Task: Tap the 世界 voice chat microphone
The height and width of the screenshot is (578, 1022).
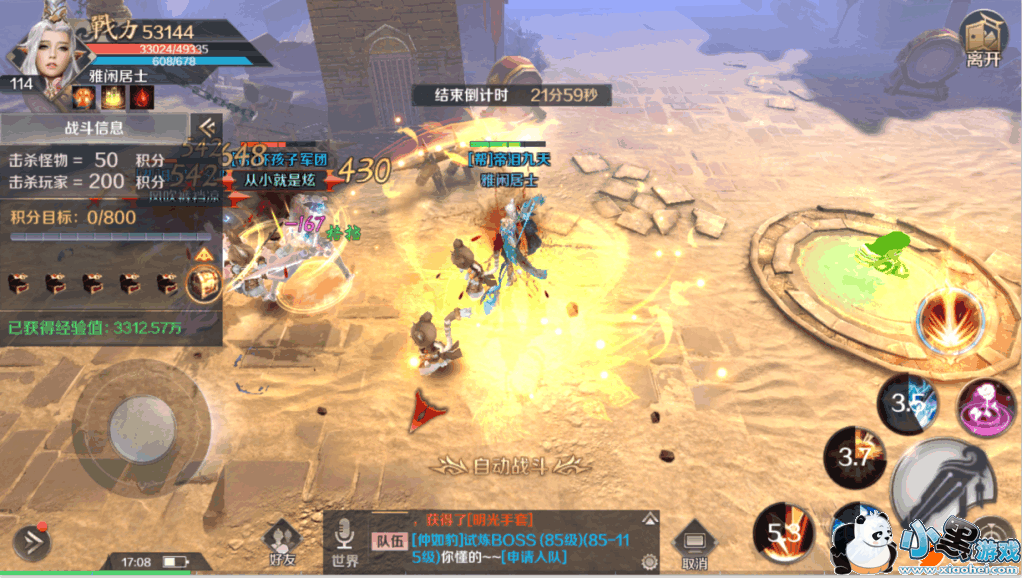Action: tap(346, 541)
